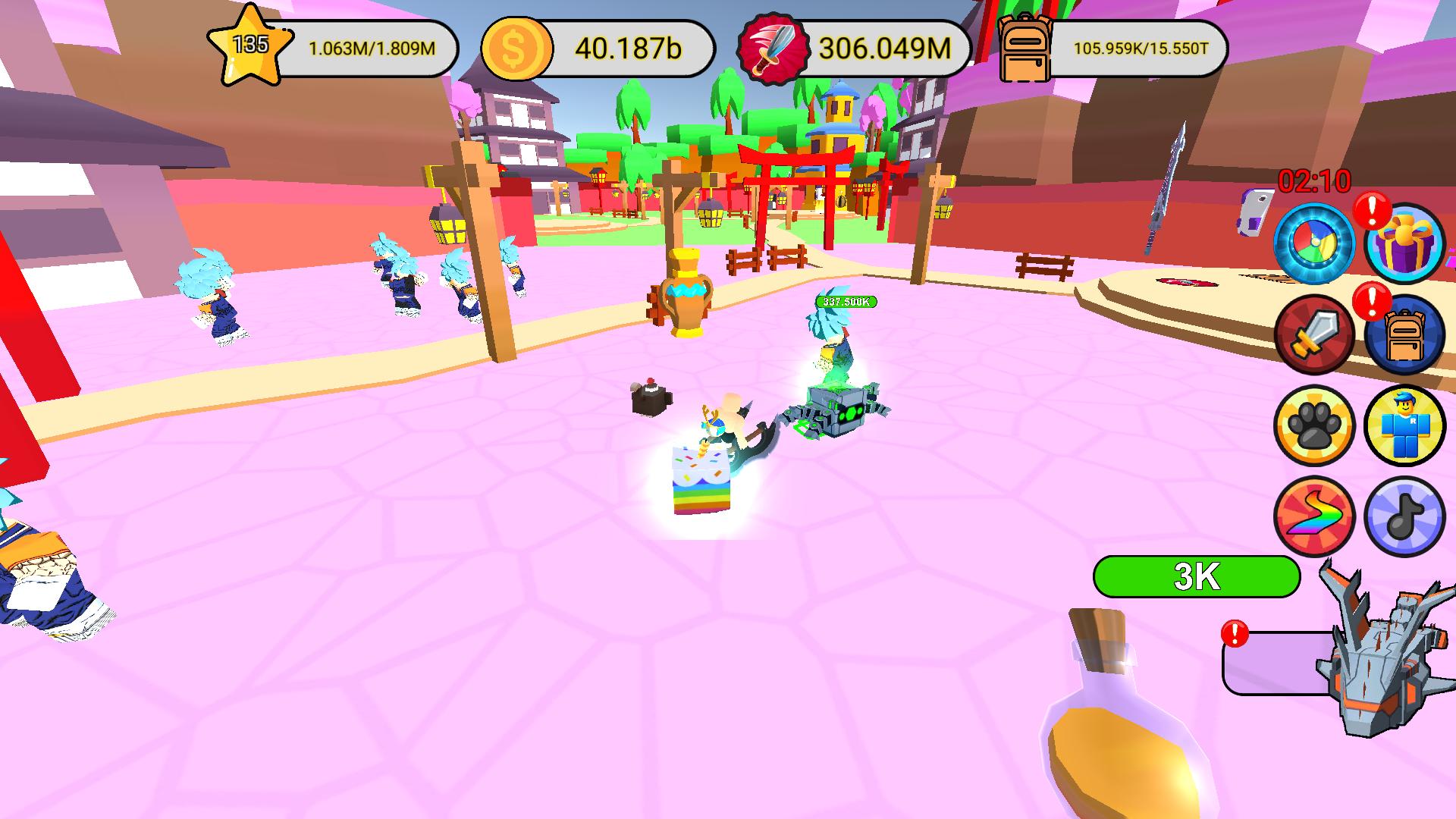The image size is (1456, 819).
Task: Click the gold coin currency icon
Action: pyautogui.click(x=514, y=49)
